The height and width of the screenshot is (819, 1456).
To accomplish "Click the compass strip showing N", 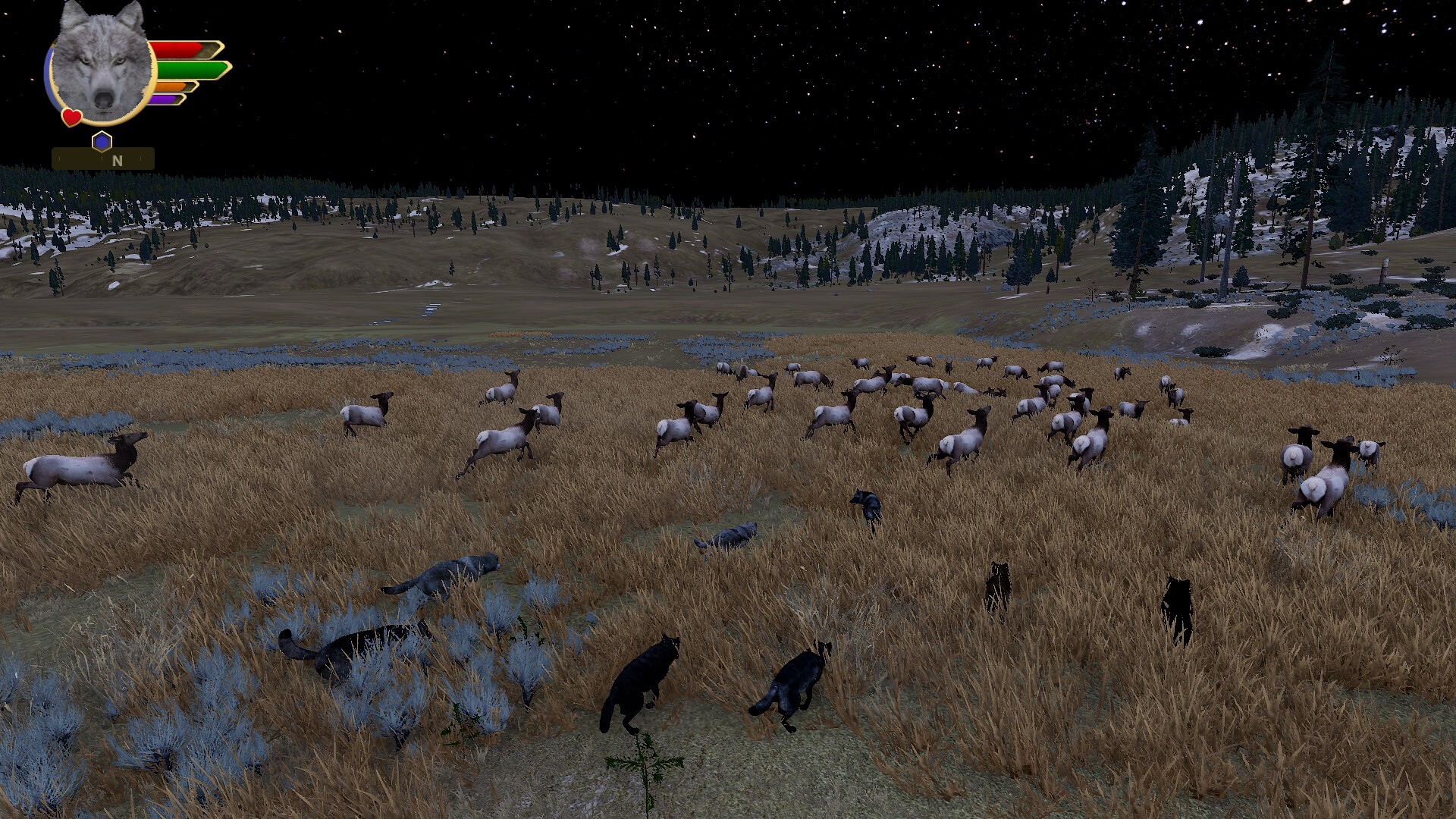I will click(103, 160).
